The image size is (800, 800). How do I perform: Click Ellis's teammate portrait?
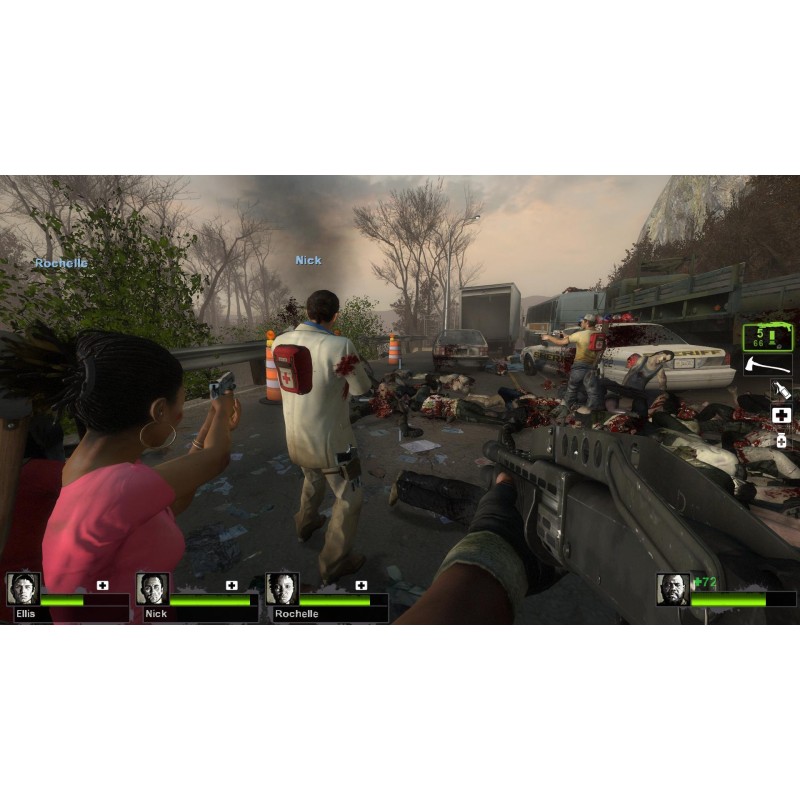23,589
